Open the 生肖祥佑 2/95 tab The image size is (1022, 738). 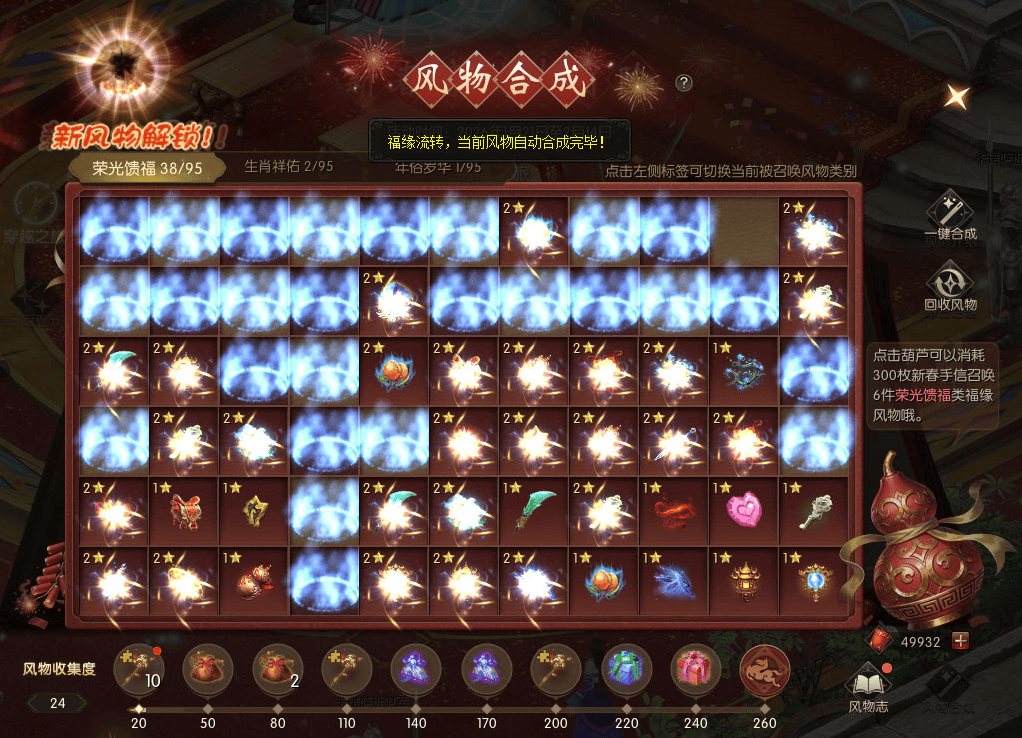289,167
